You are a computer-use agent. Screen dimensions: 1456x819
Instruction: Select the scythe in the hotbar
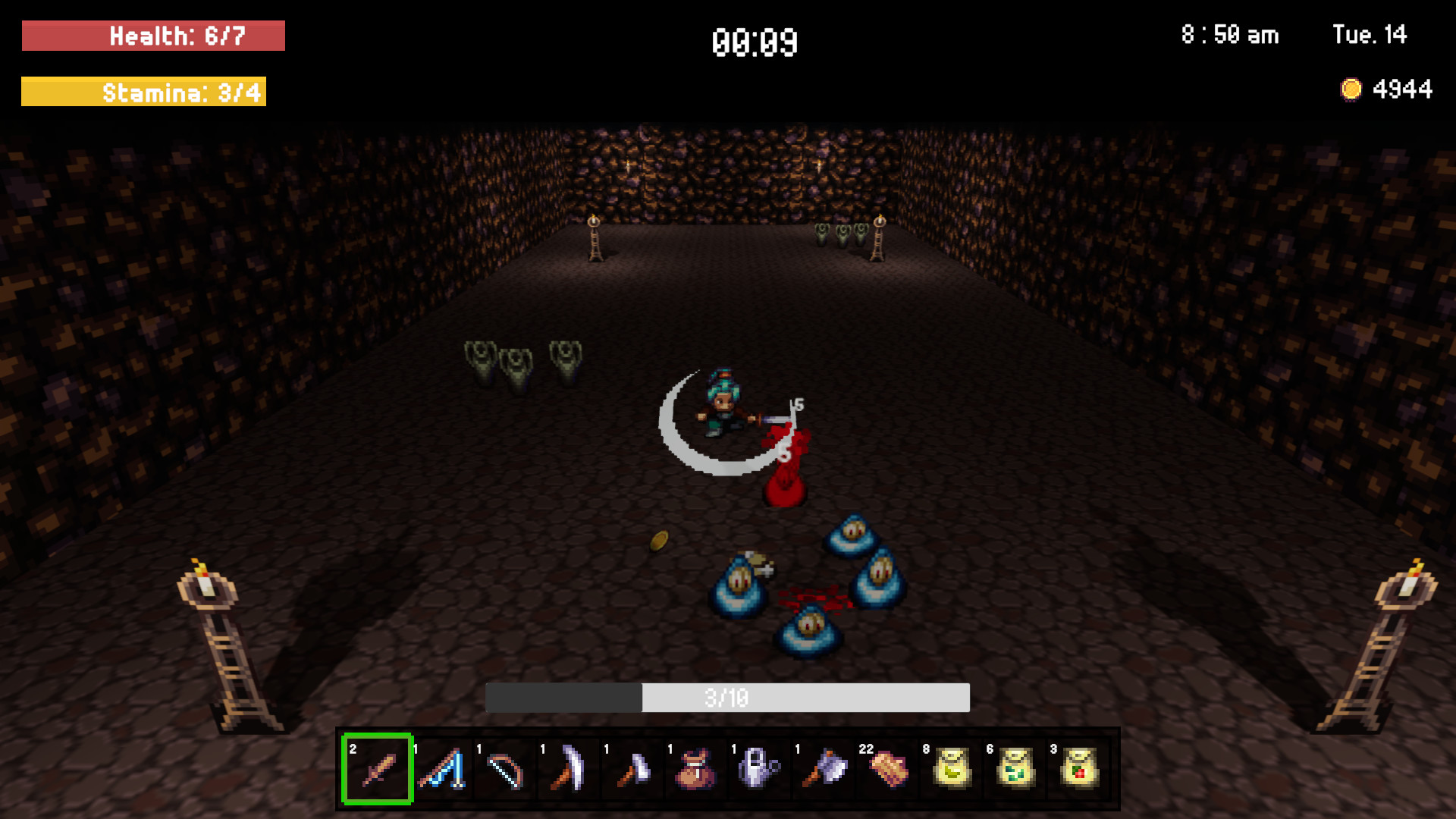pyautogui.click(x=569, y=768)
